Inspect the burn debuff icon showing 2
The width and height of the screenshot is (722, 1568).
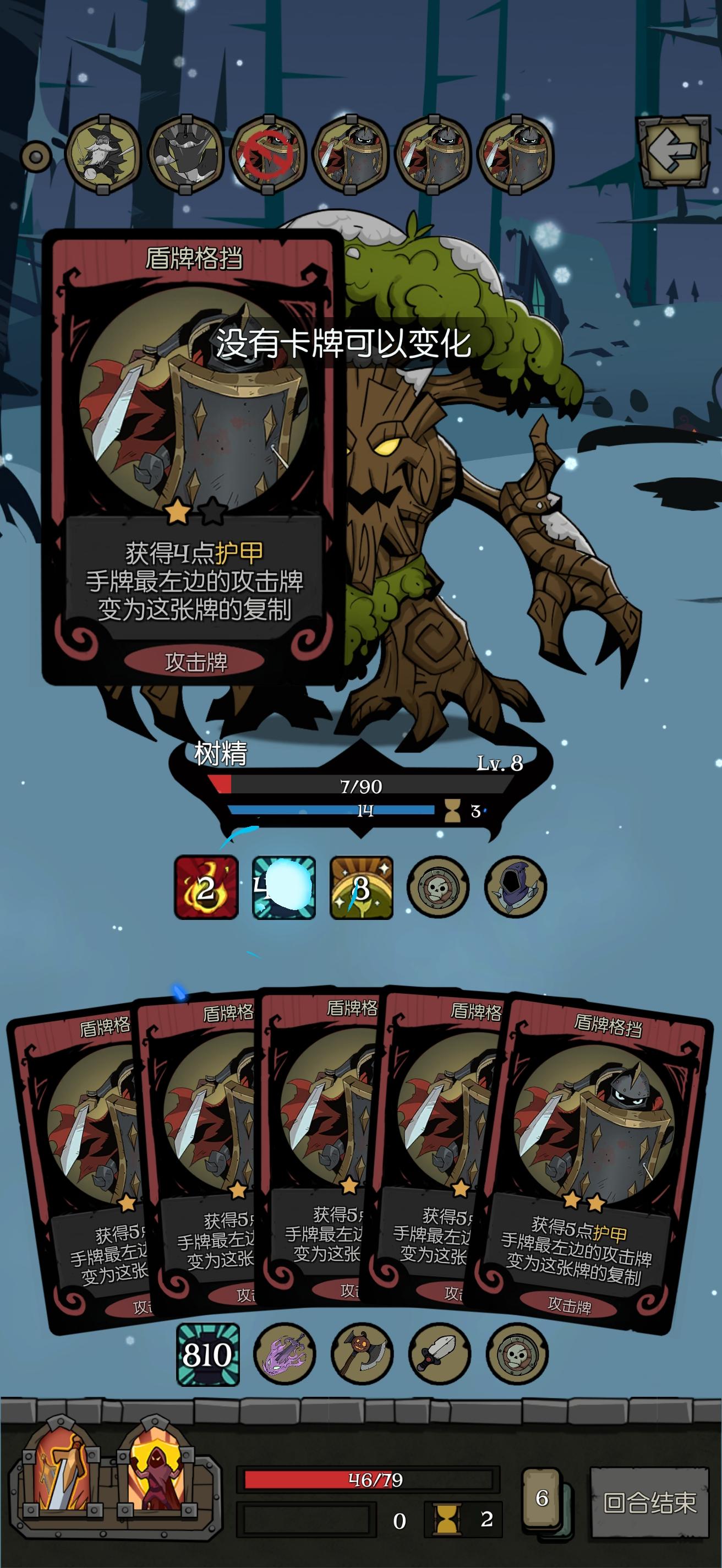(205, 891)
